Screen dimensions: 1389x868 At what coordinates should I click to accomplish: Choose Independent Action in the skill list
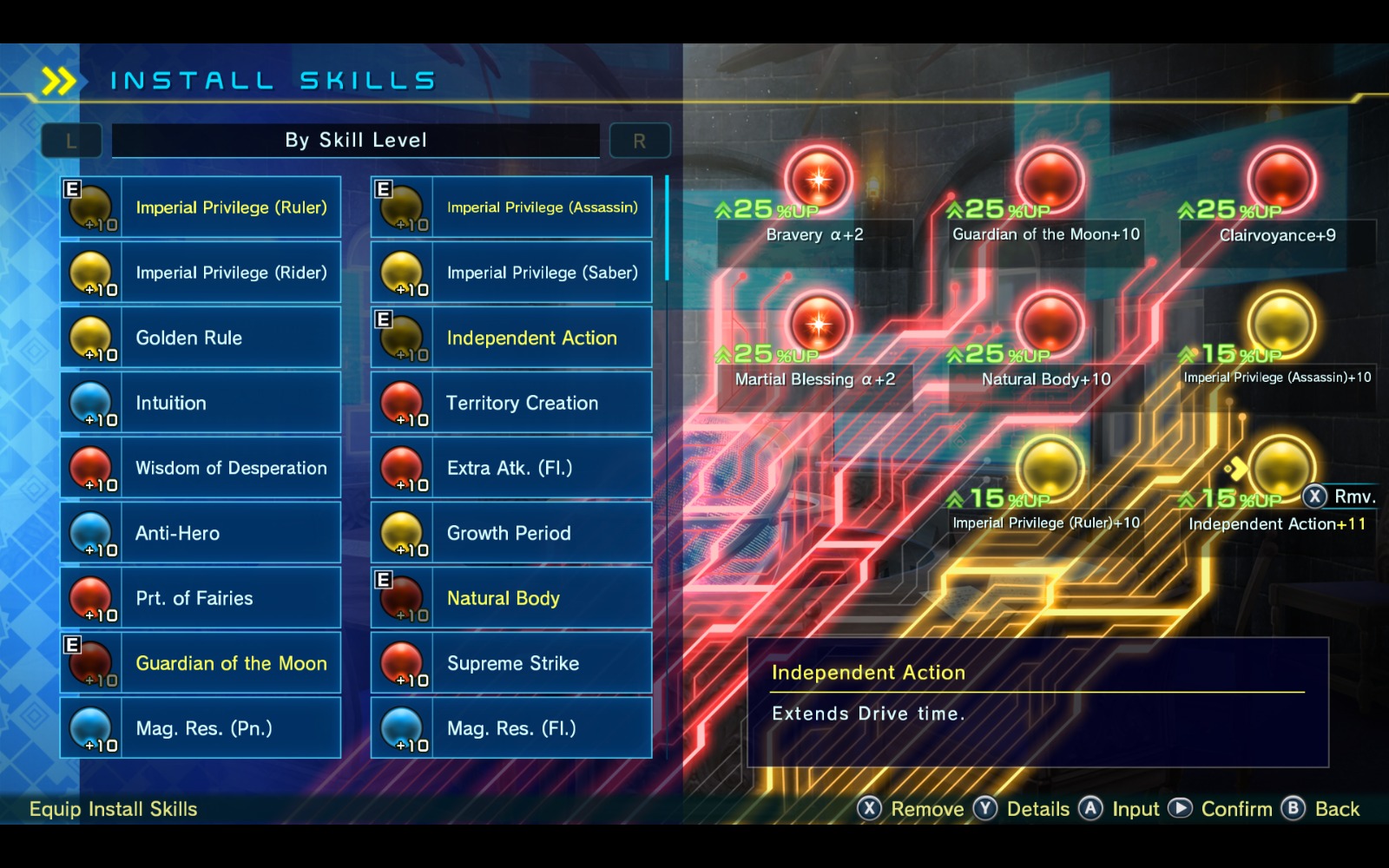[511, 338]
